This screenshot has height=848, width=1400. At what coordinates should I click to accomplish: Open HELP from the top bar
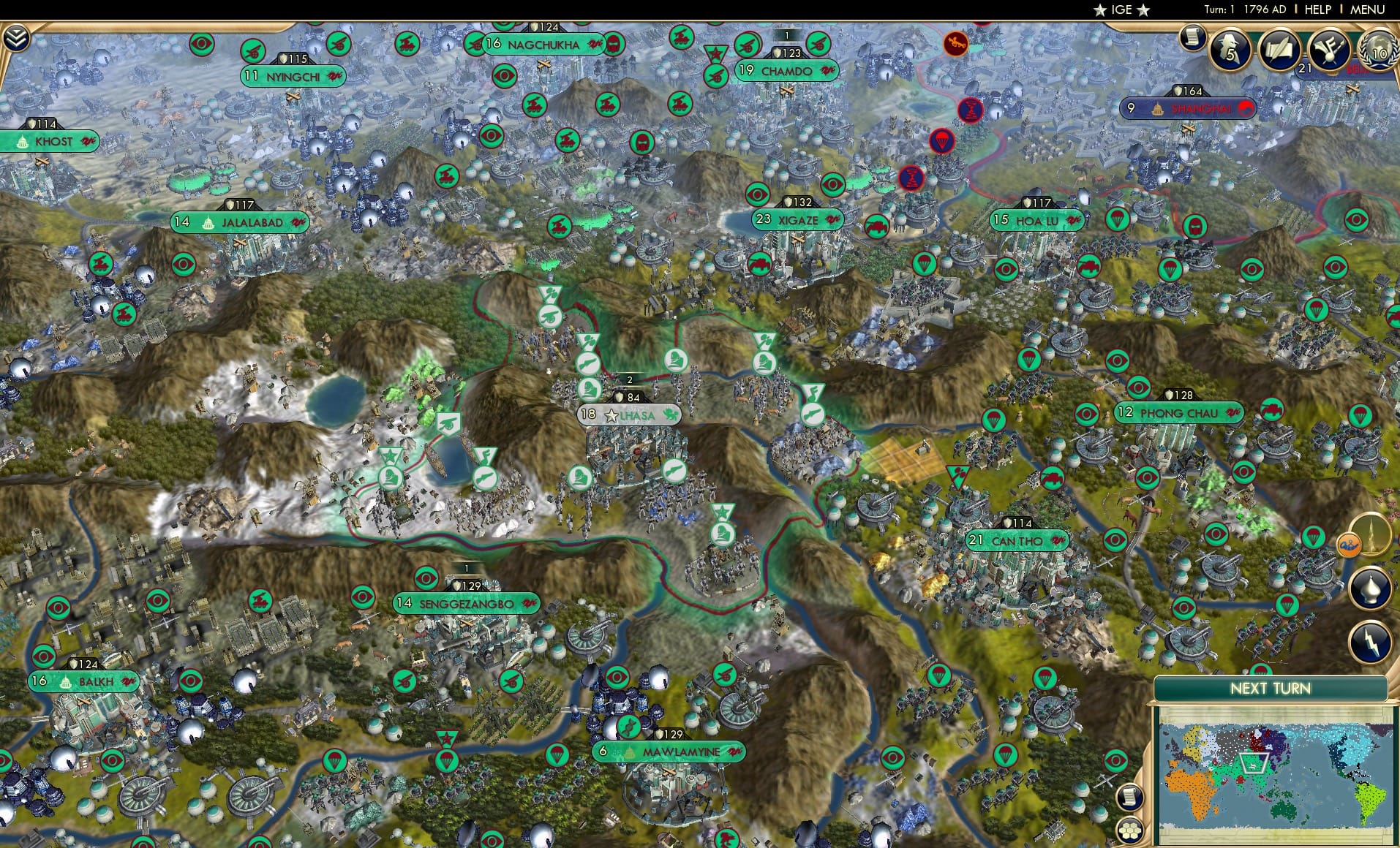click(x=1317, y=10)
